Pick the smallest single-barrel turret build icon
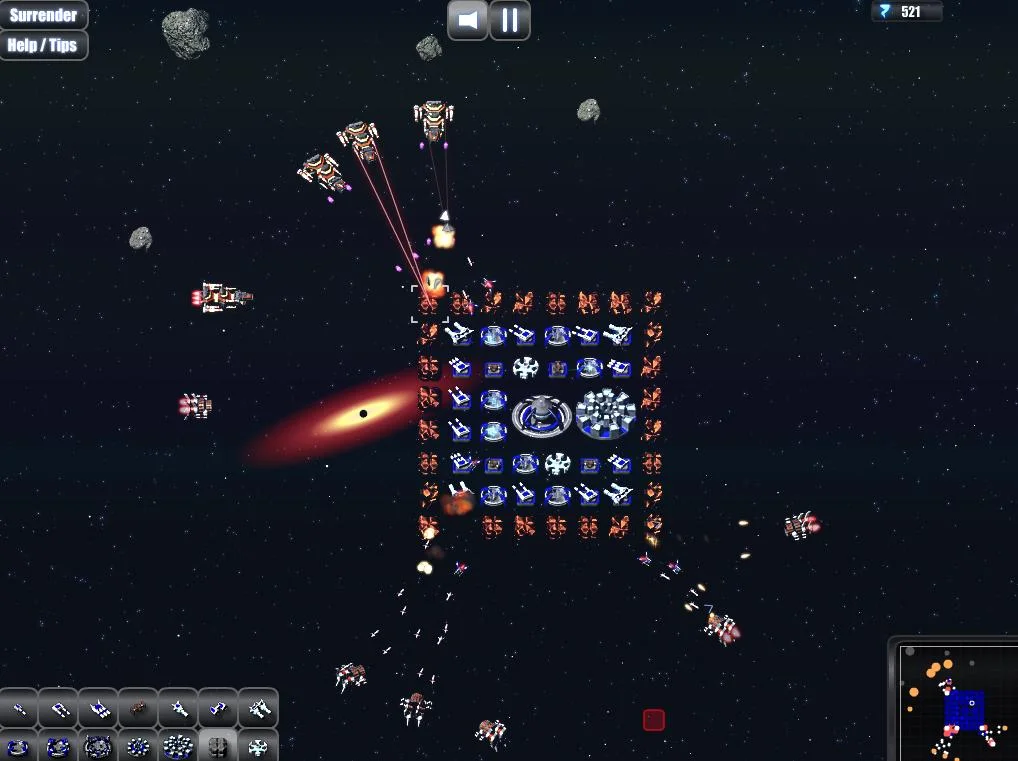Screen dimensions: 1018x761 point(19,708)
